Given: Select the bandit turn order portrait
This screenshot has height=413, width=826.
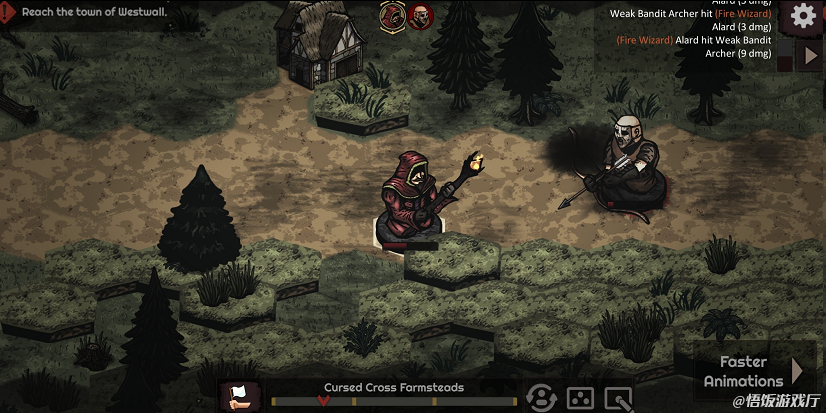Looking at the screenshot, I should [420, 15].
